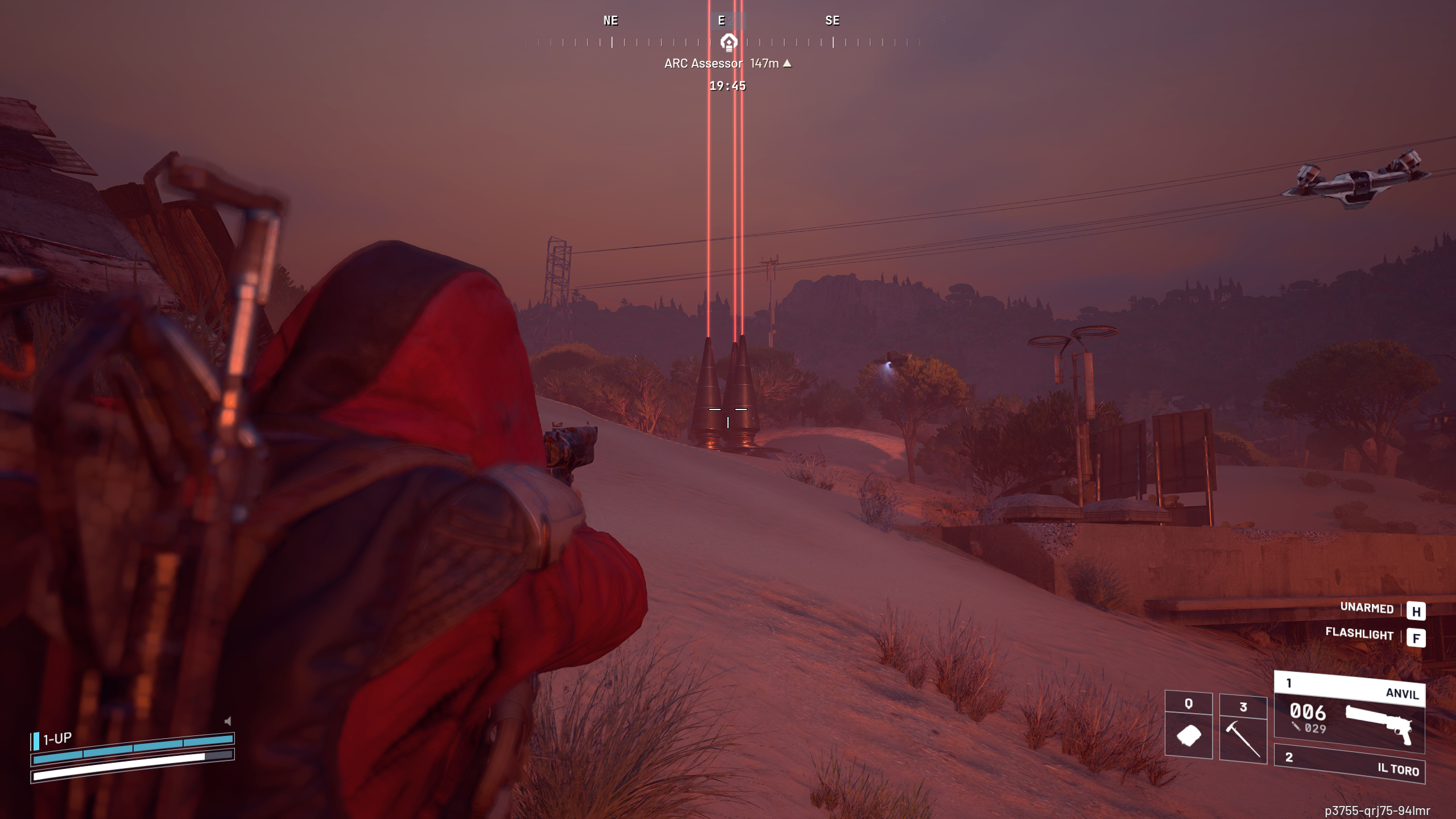Click the crosshair reticle at screen center
Viewport: 1456px width, 819px height.
[728, 415]
